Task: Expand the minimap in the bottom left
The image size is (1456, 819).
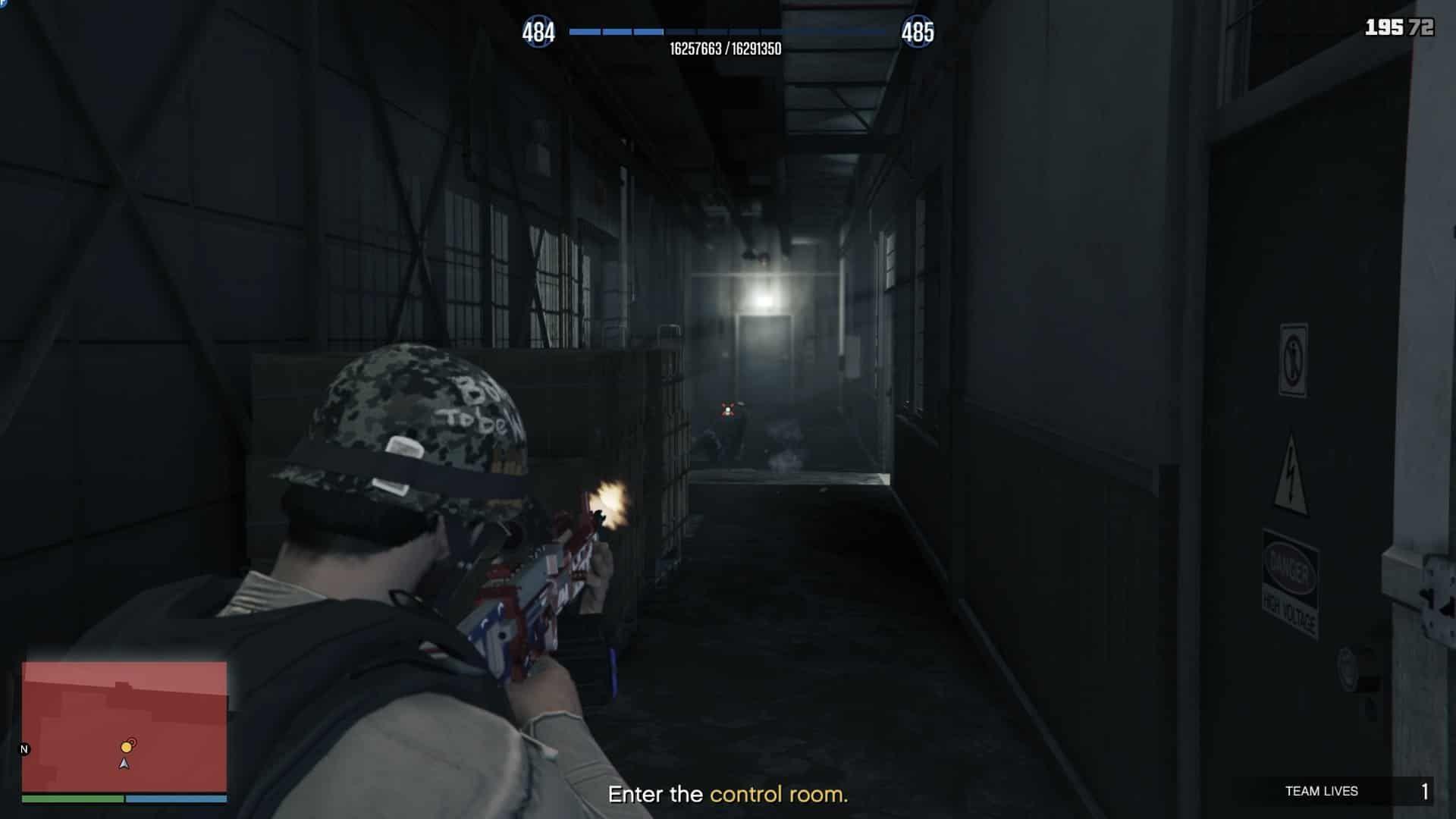Action: 126,728
